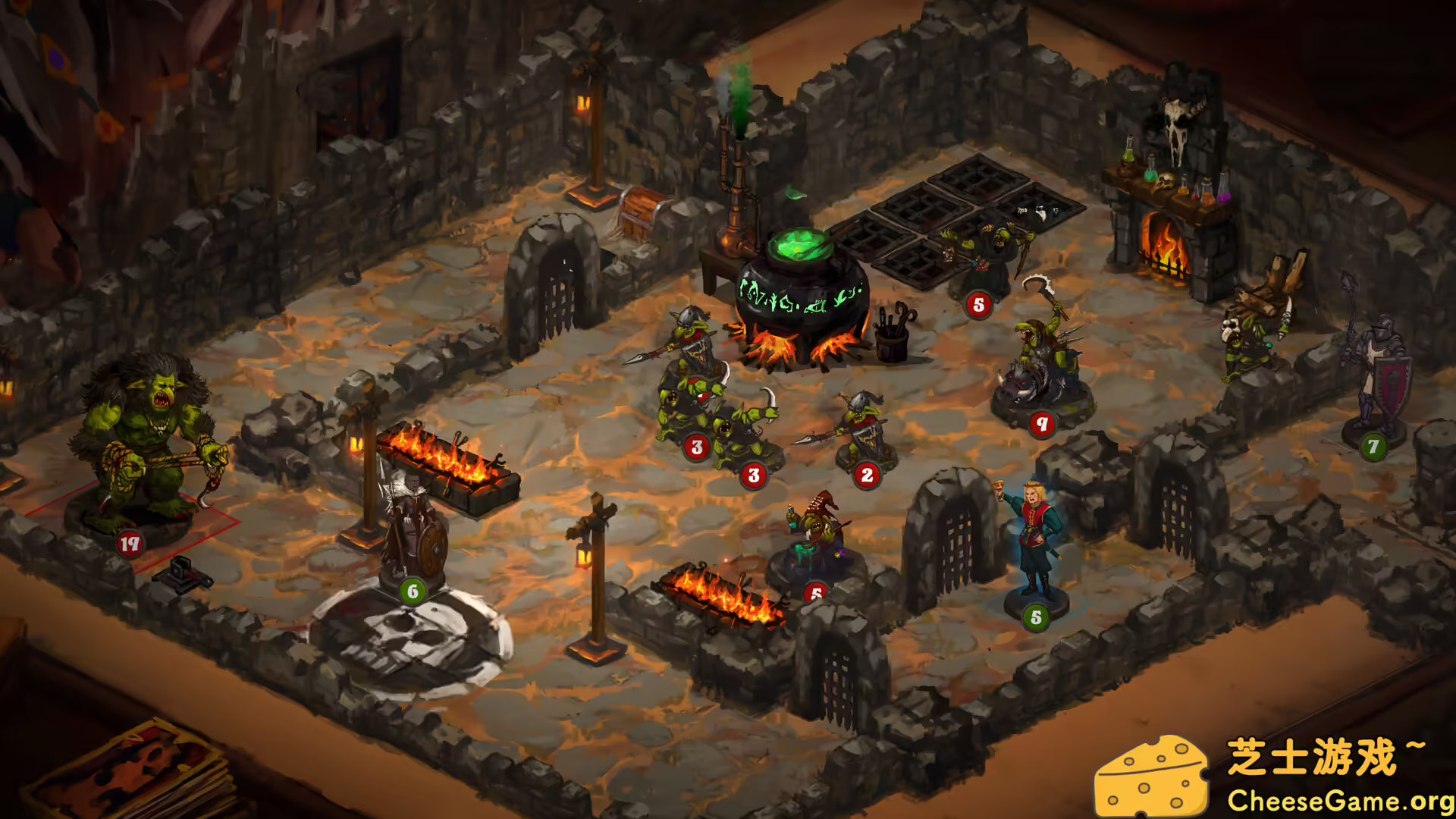Select the blonde hero with green 5 token
Viewport: 1456px width, 819px height.
coord(1035,531)
